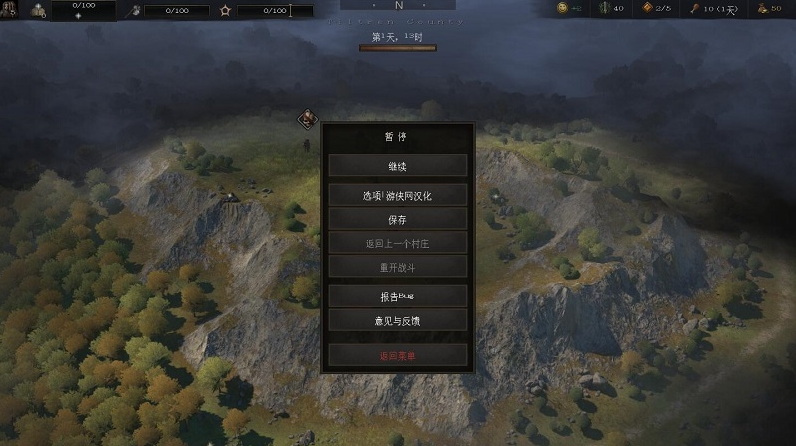The image size is (796, 446).
Task: Open 意见与反馈 feedback
Action: click(397, 320)
